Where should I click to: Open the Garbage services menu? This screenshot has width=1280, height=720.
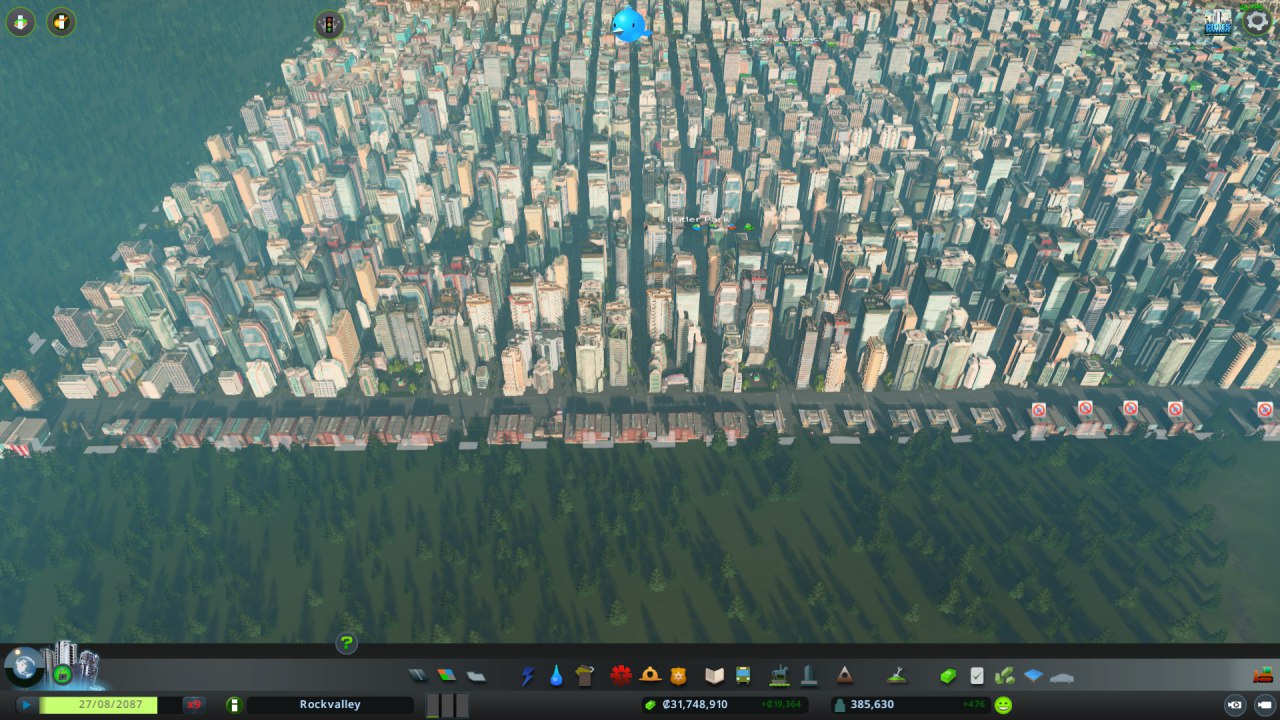point(585,676)
